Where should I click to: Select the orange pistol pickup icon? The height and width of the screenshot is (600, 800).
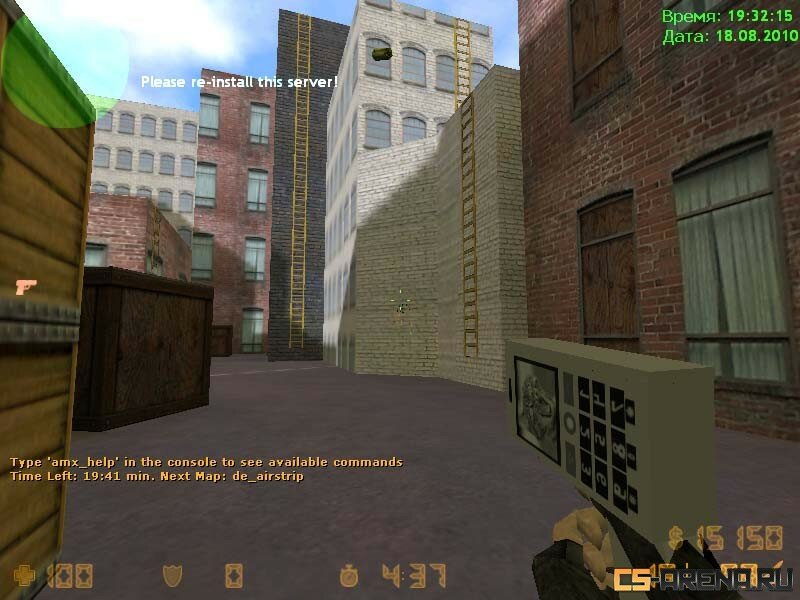point(27,287)
